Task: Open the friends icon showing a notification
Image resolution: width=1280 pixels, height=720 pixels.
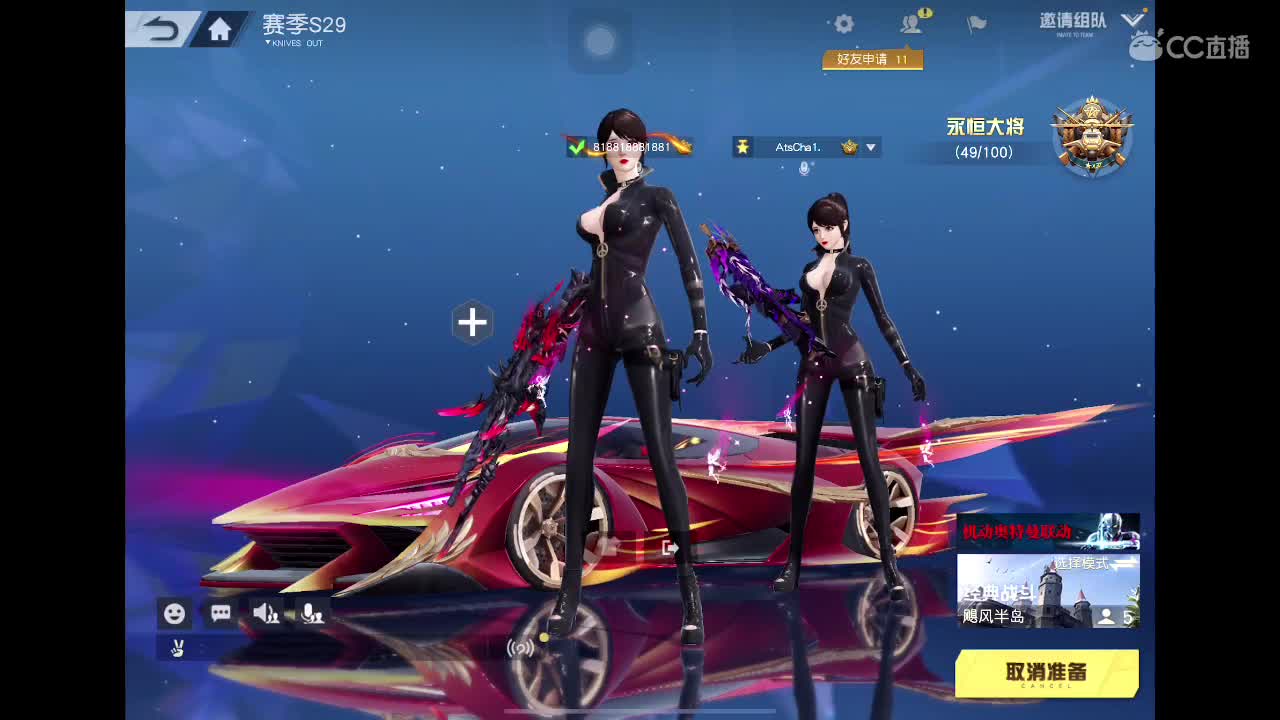Action: click(x=910, y=23)
